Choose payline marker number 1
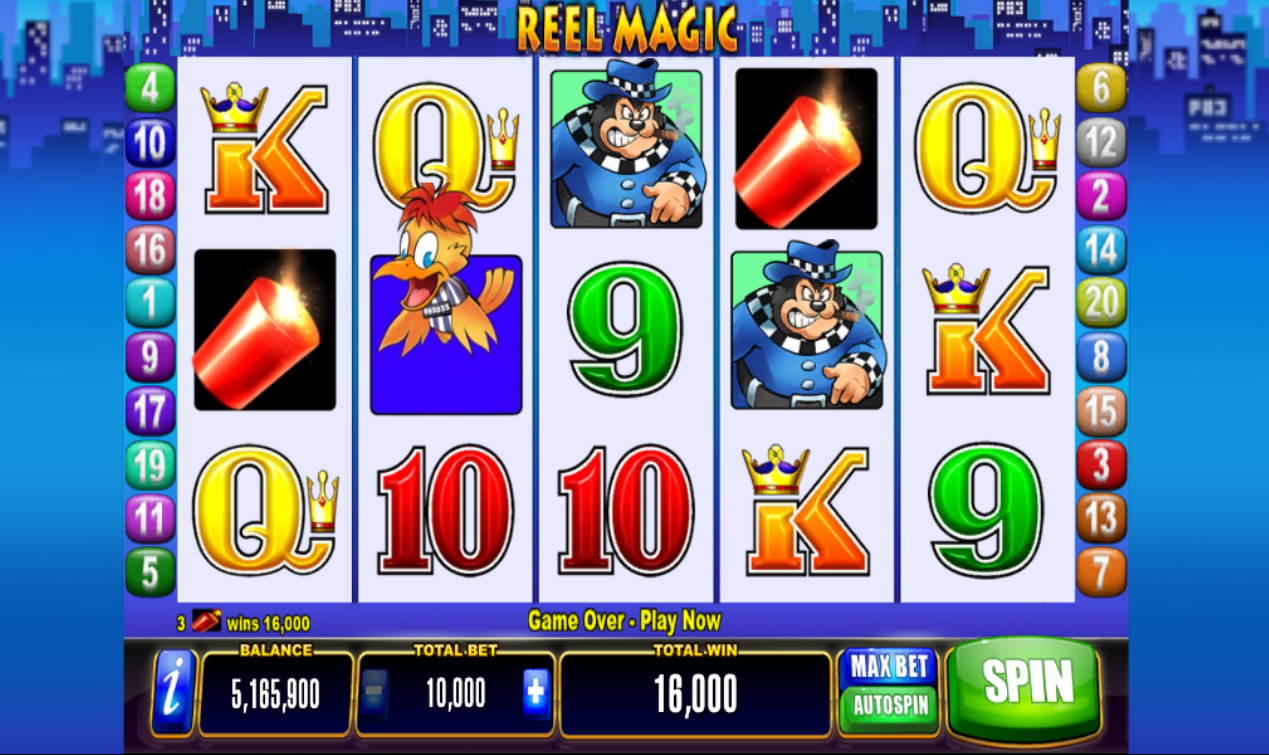The height and width of the screenshot is (755, 1269). pyautogui.click(x=150, y=303)
